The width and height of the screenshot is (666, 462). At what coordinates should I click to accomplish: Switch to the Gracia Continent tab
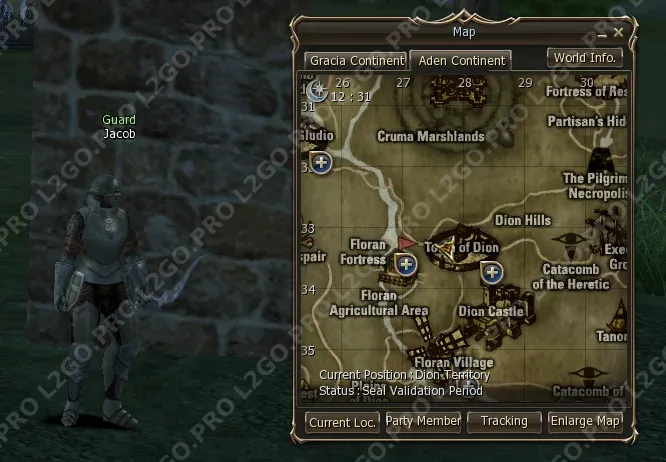pyautogui.click(x=355, y=61)
